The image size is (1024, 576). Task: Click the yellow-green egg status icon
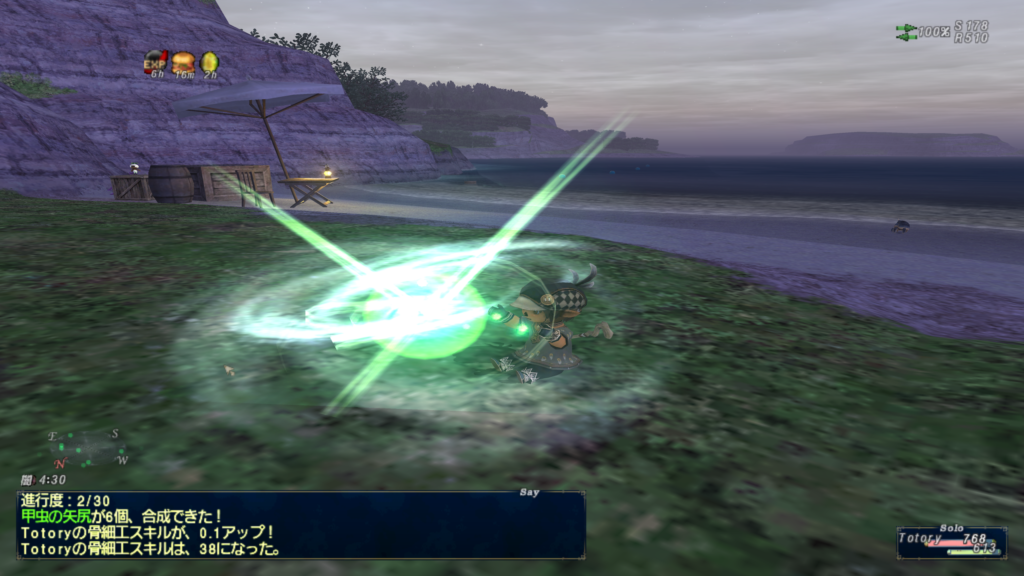point(209,62)
